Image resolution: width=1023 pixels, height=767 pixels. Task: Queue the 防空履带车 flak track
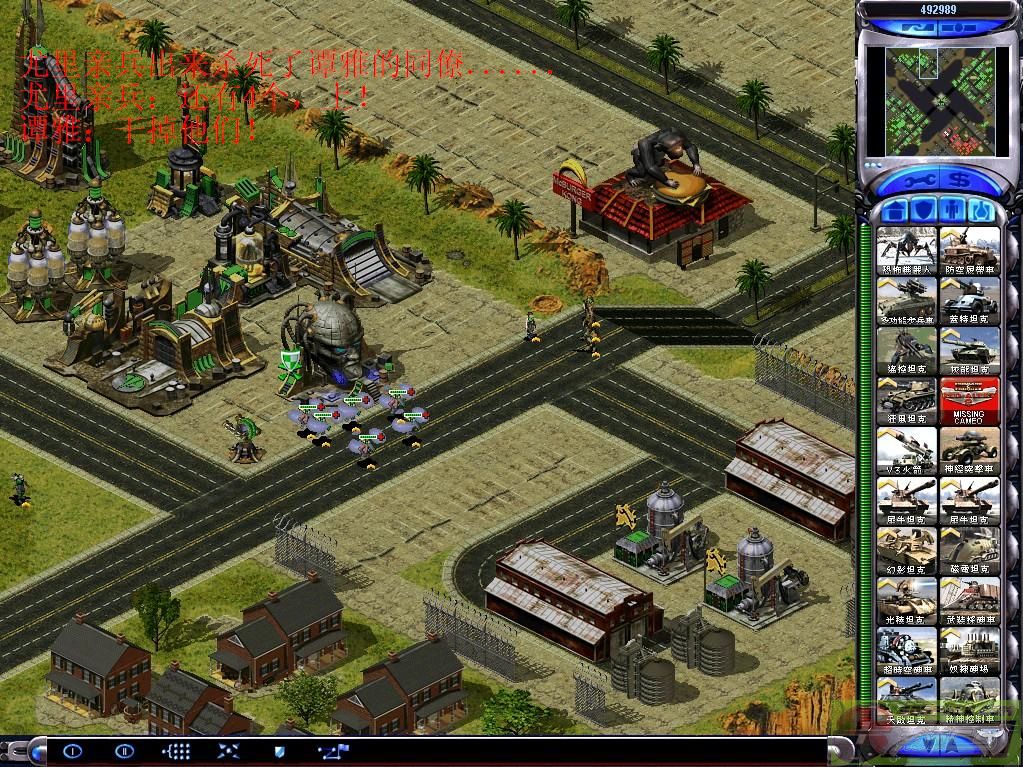tap(969, 250)
